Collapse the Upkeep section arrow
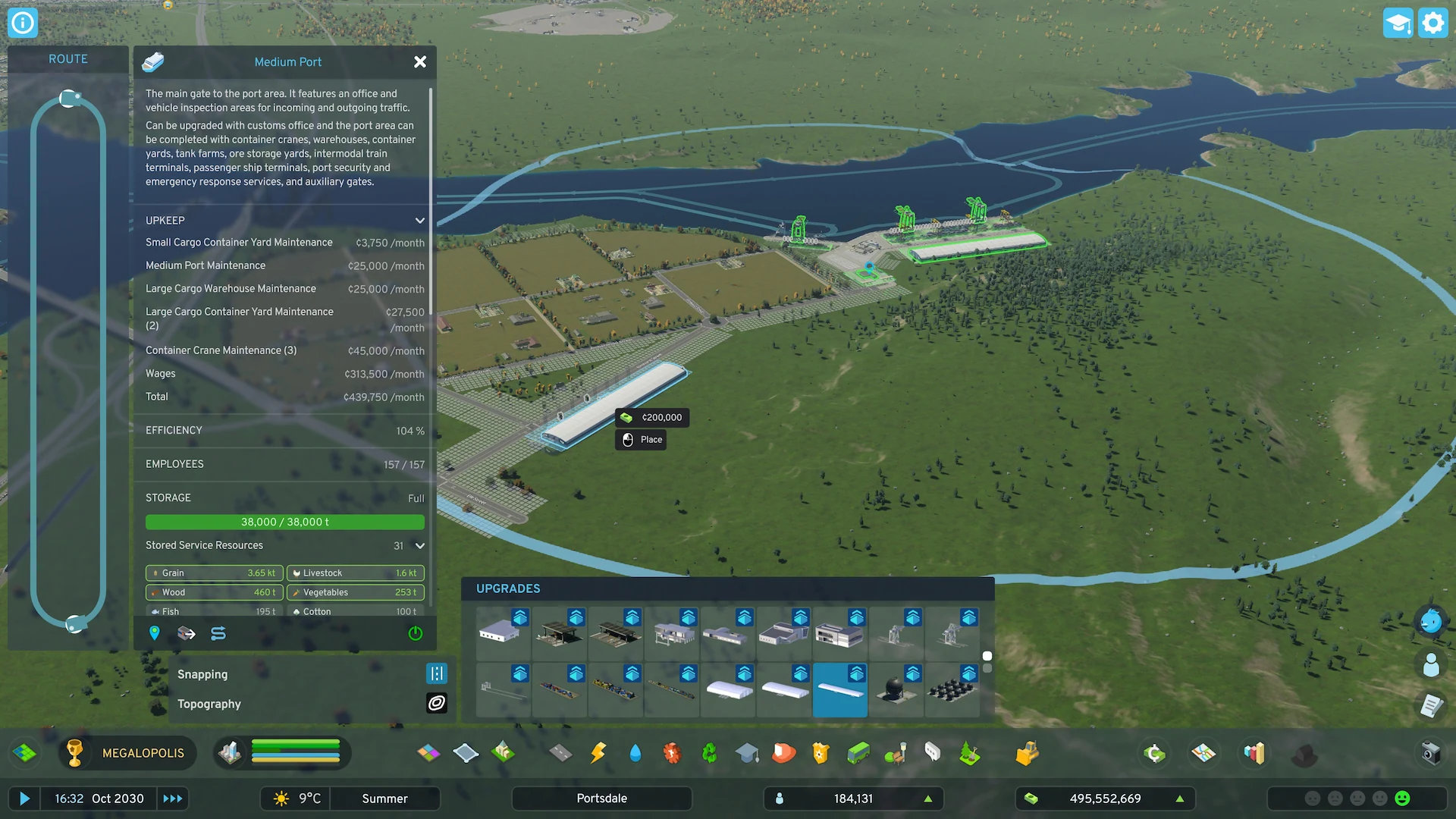Screen dimensions: 1456x819 420,221
